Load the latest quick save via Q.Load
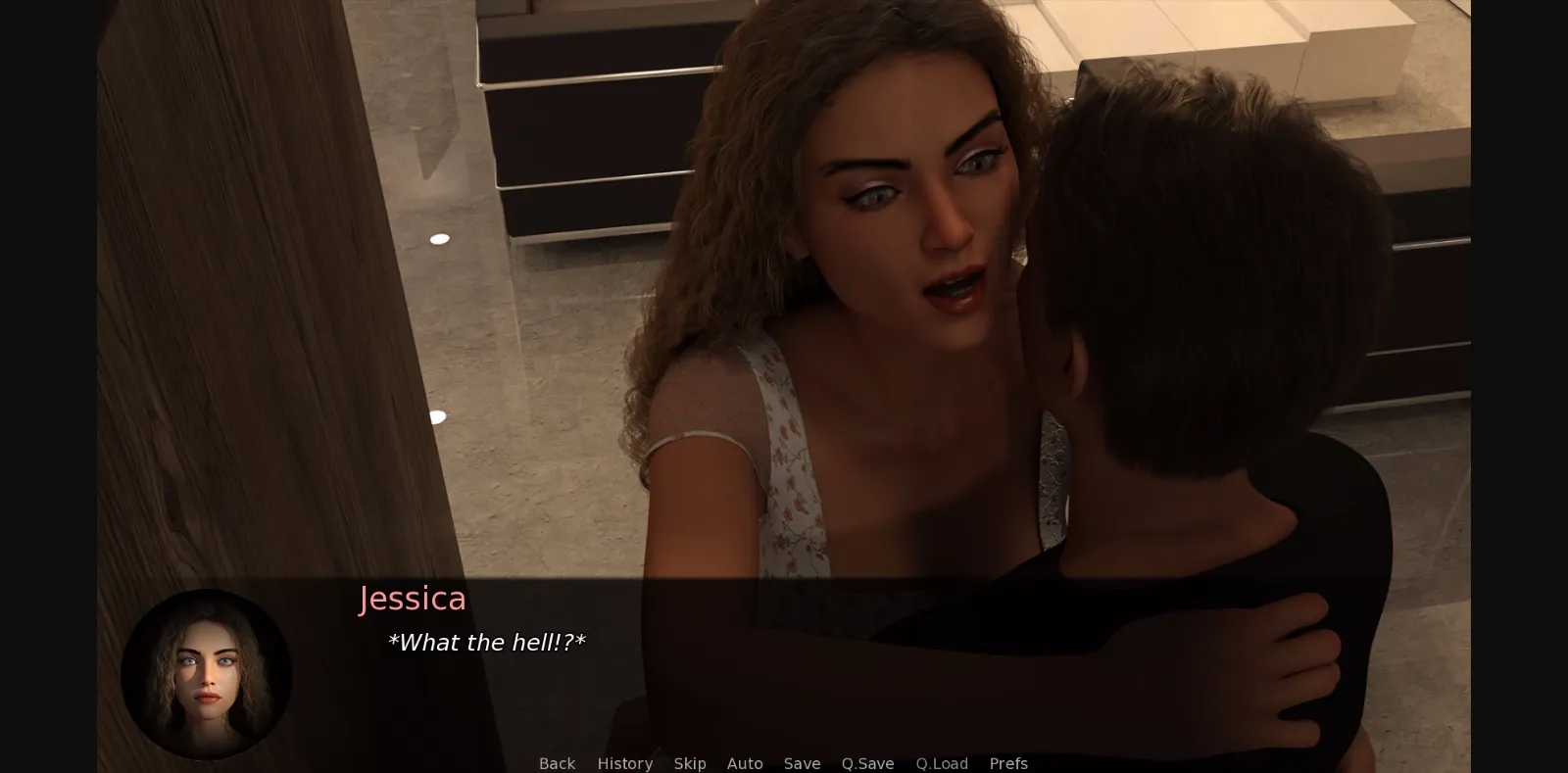The width and height of the screenshot is (1568, 773). 941,763
